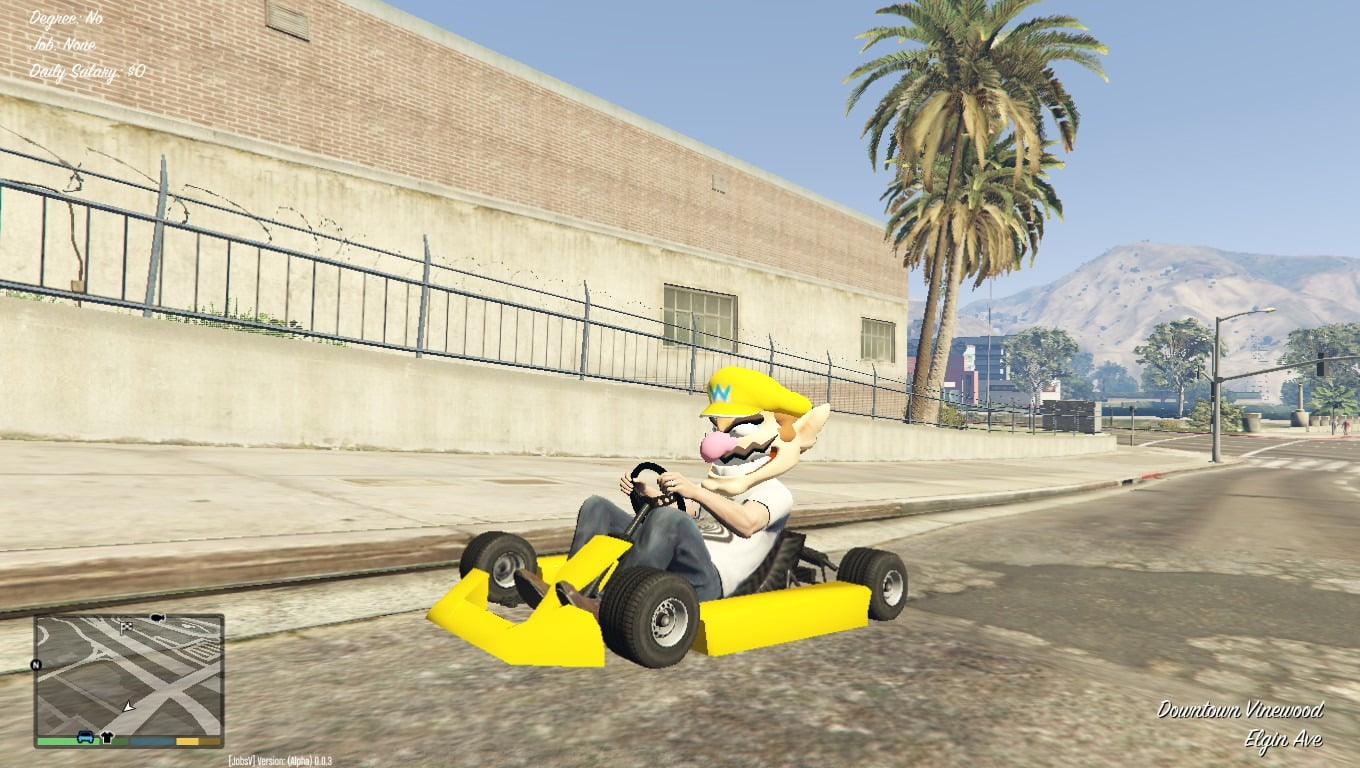The image size is (1360, 768).
Task: Click the t-shirt clothing blip on the minimap
Action: [107, 736]
